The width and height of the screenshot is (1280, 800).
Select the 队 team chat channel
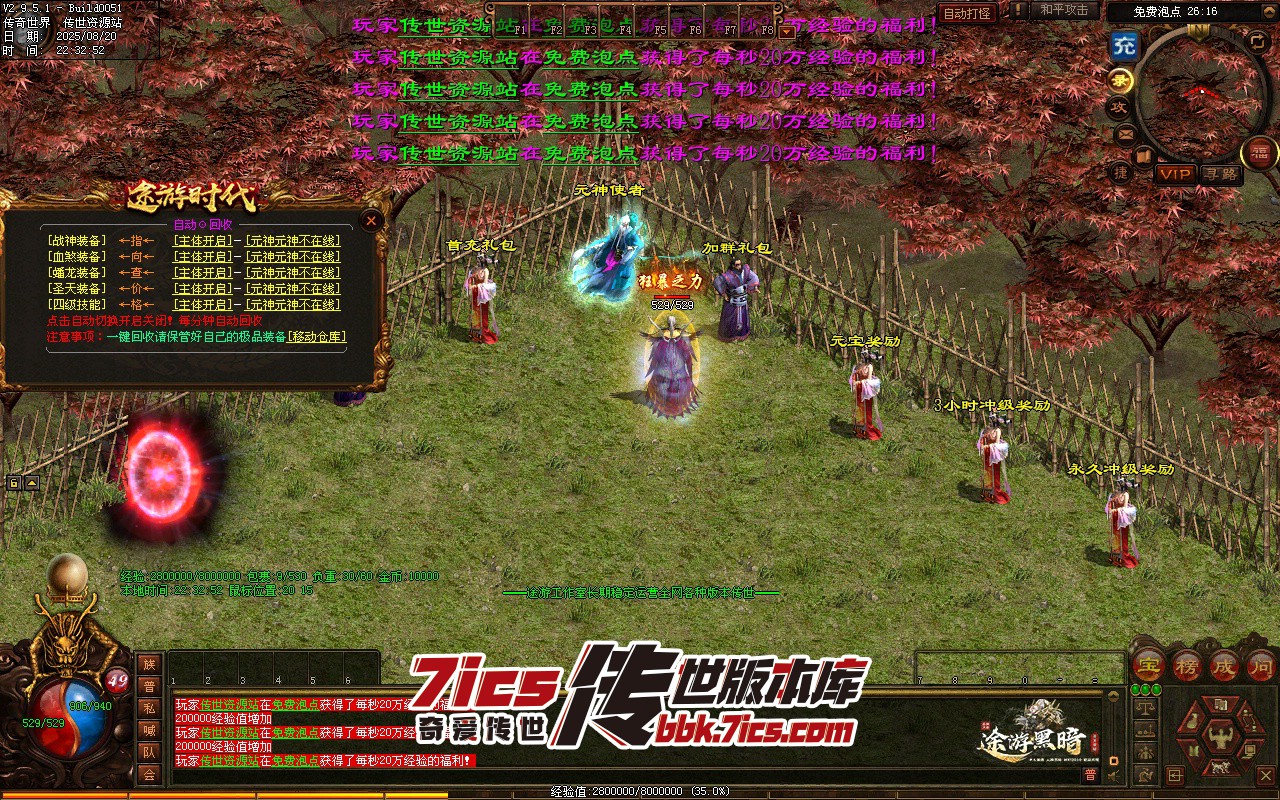pyautogui.click(x=149, y=752)
